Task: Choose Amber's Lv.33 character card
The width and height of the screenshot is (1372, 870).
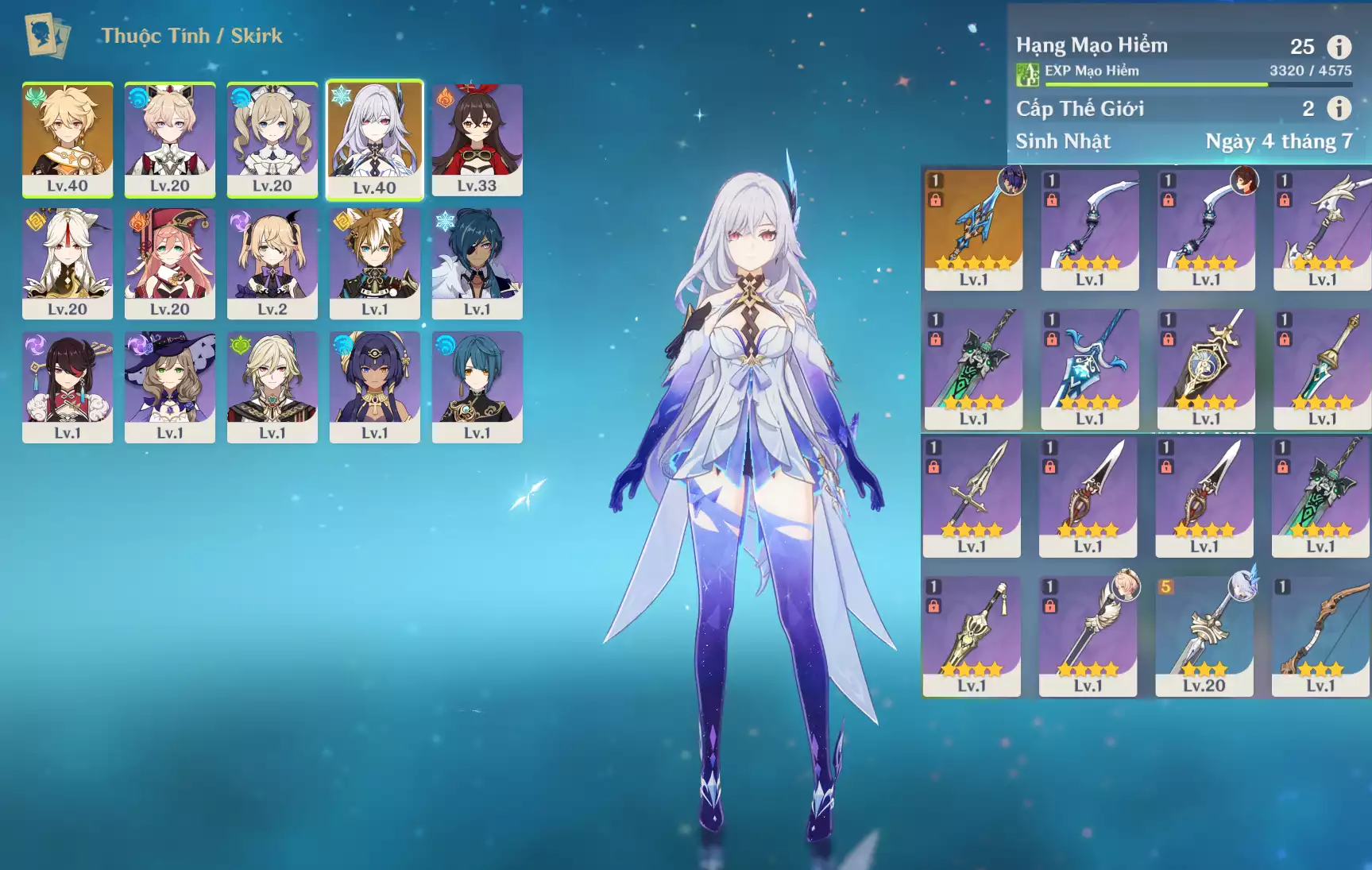Action: coord(477,140)
